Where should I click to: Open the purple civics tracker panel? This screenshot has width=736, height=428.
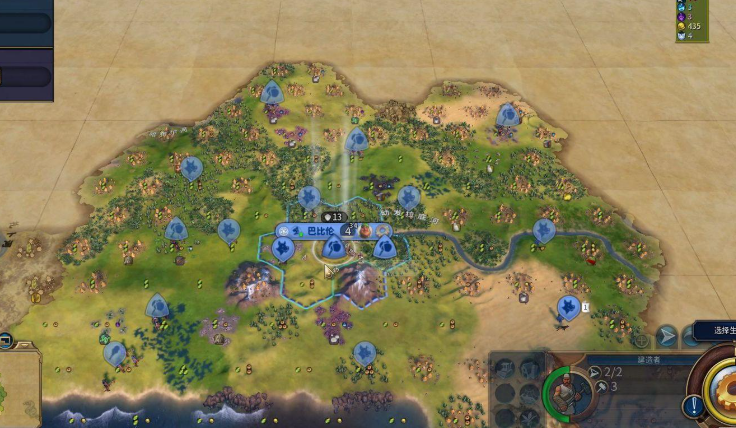click(x=26, y=75)
